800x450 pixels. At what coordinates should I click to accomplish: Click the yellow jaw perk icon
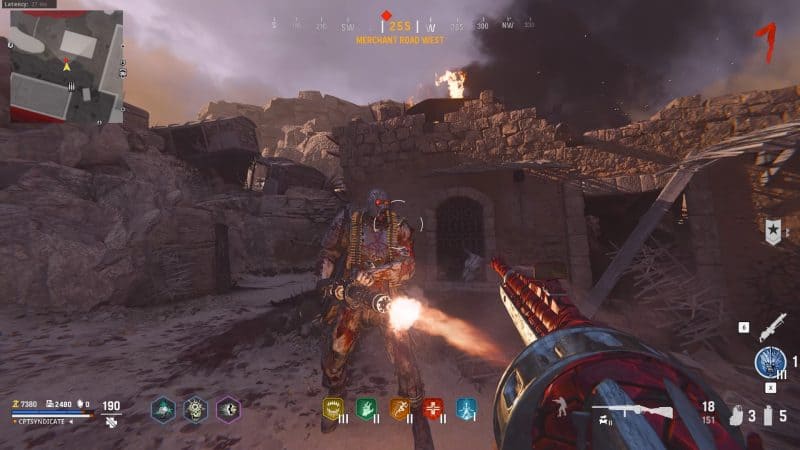tap(333, 408)
